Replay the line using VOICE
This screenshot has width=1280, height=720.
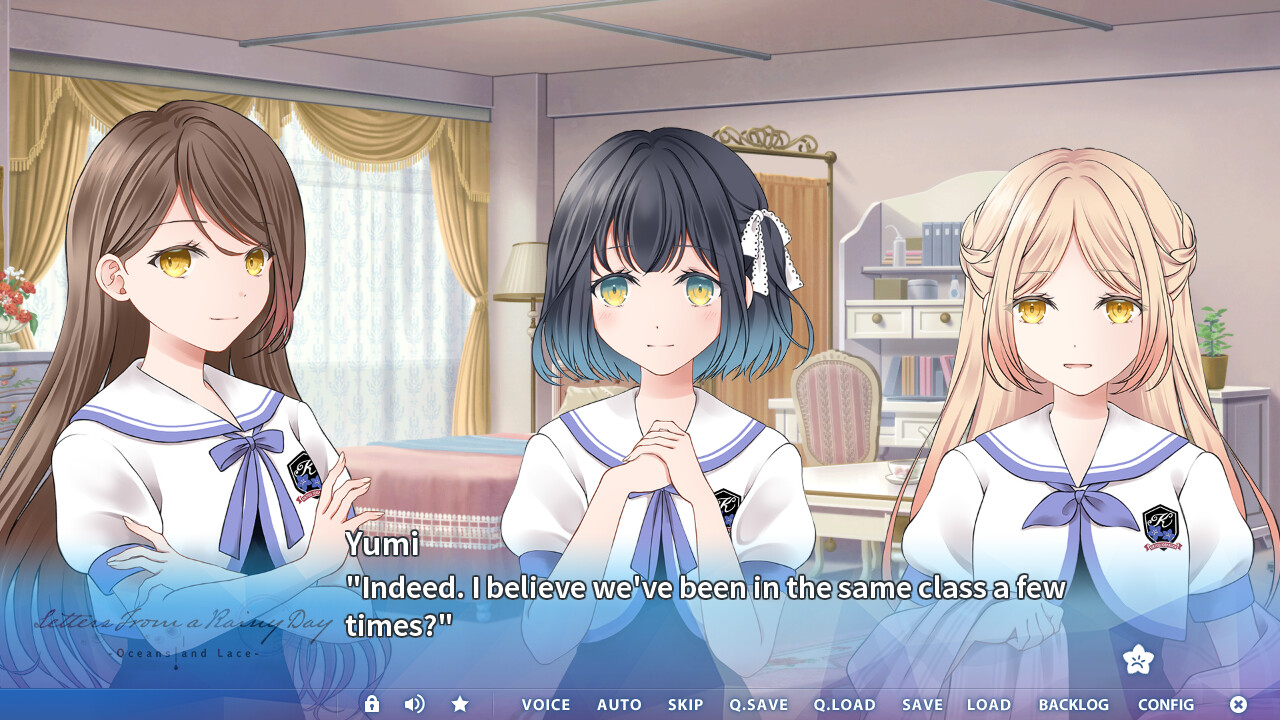tap(546, 705)
